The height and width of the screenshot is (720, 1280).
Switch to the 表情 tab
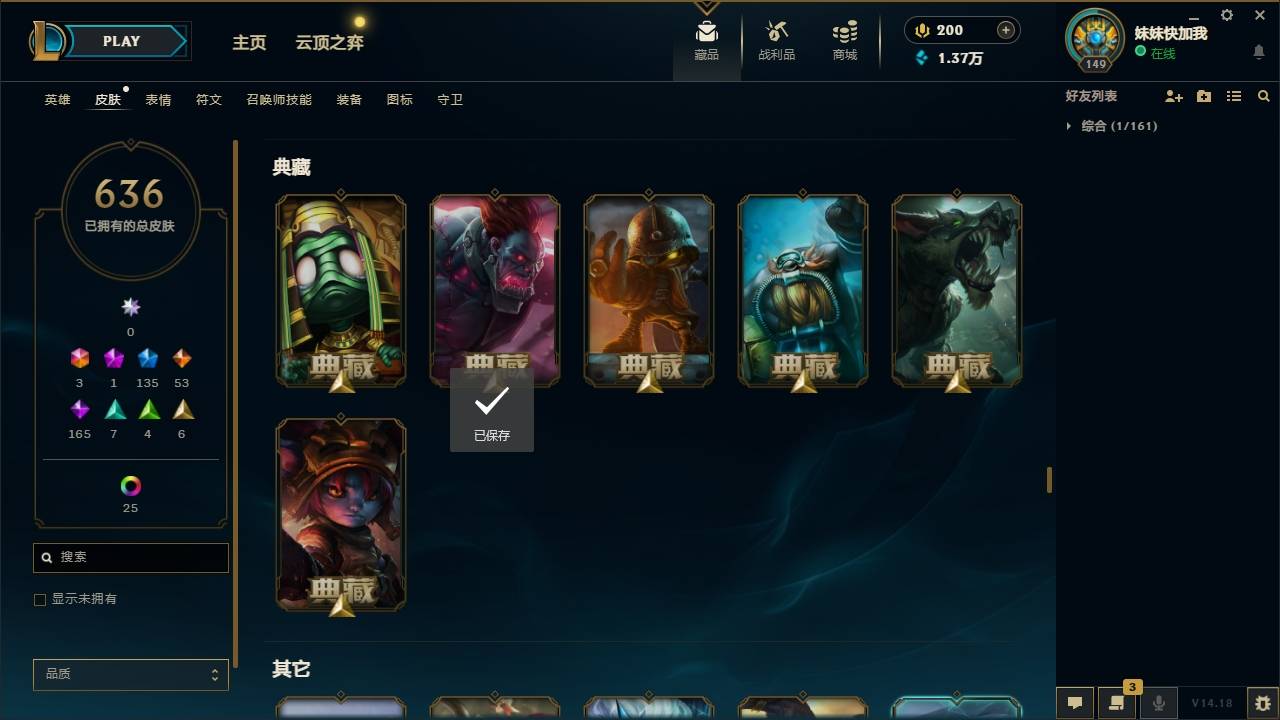tap(157, 99)
